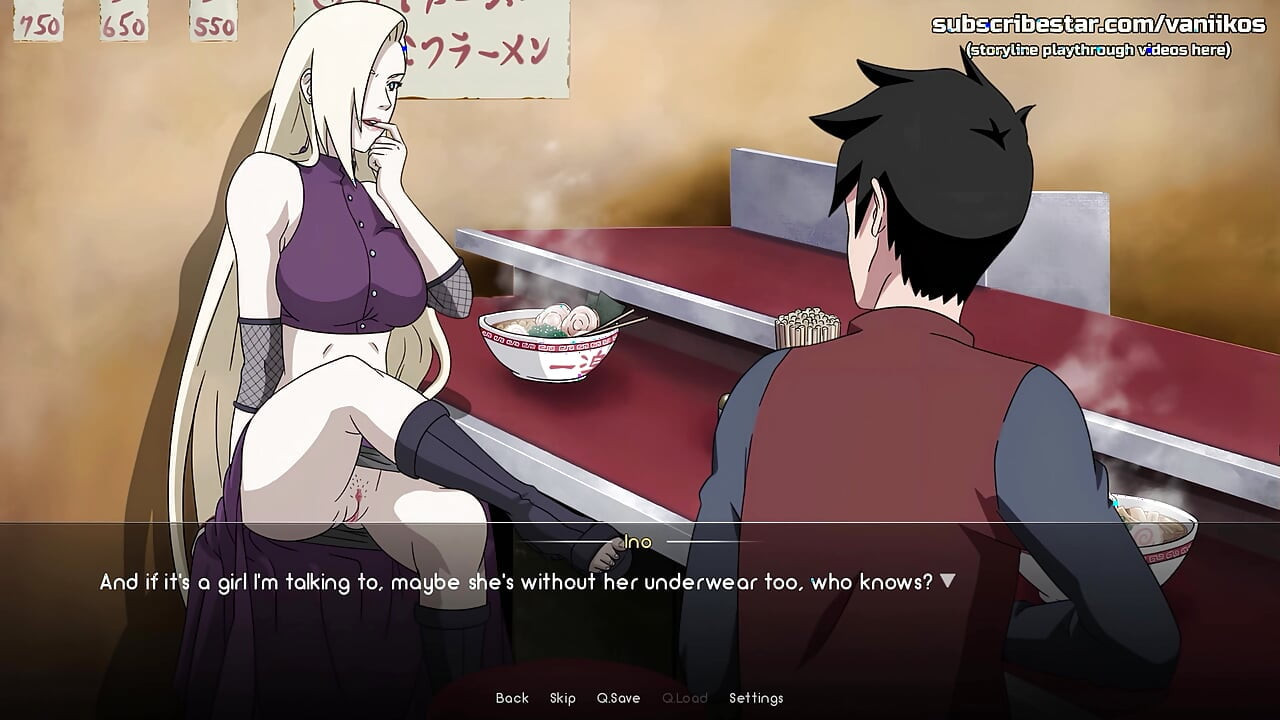Select Back from the bottom menu bar

[511, 697]
